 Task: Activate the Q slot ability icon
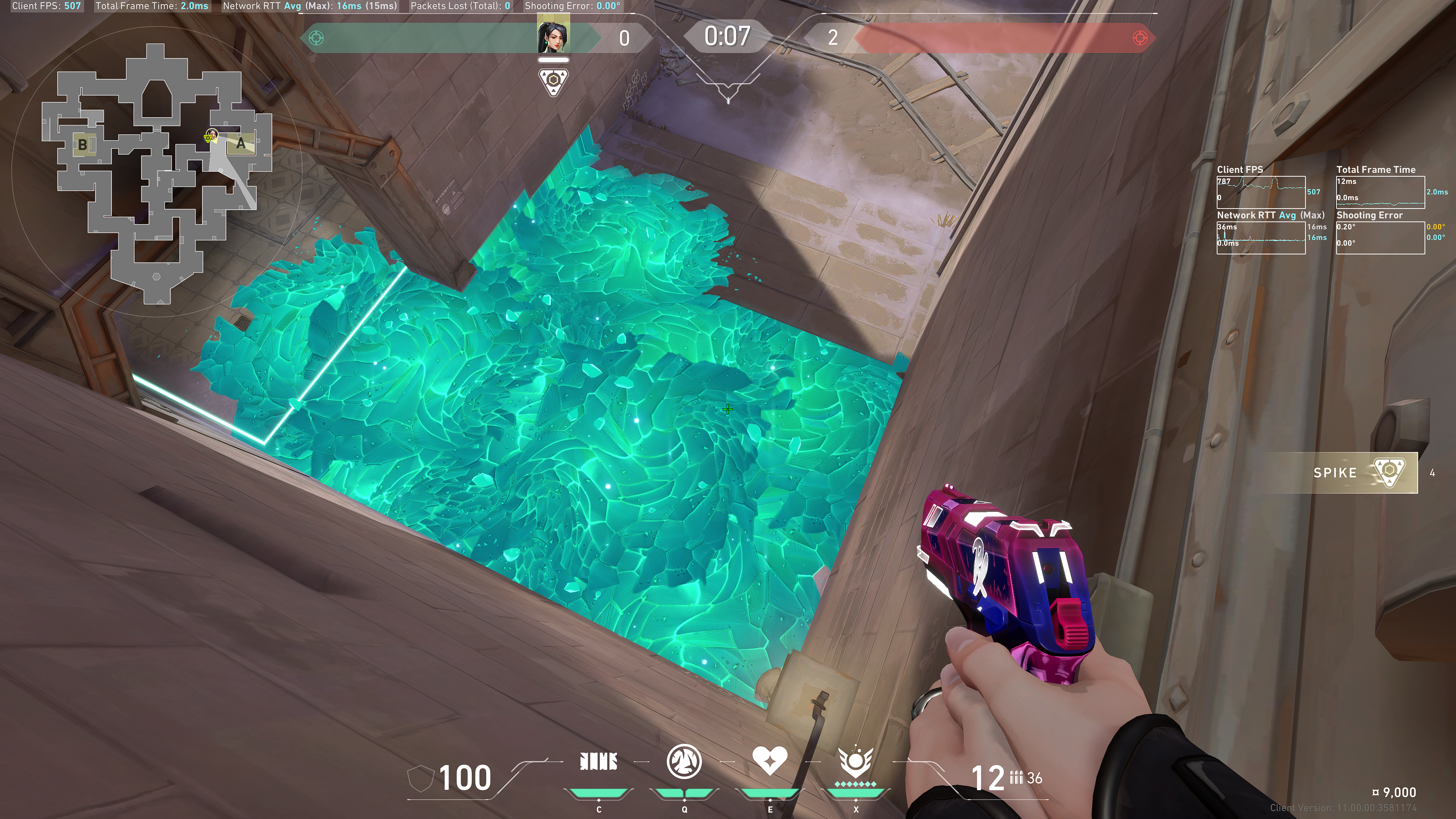pos(684,762)
